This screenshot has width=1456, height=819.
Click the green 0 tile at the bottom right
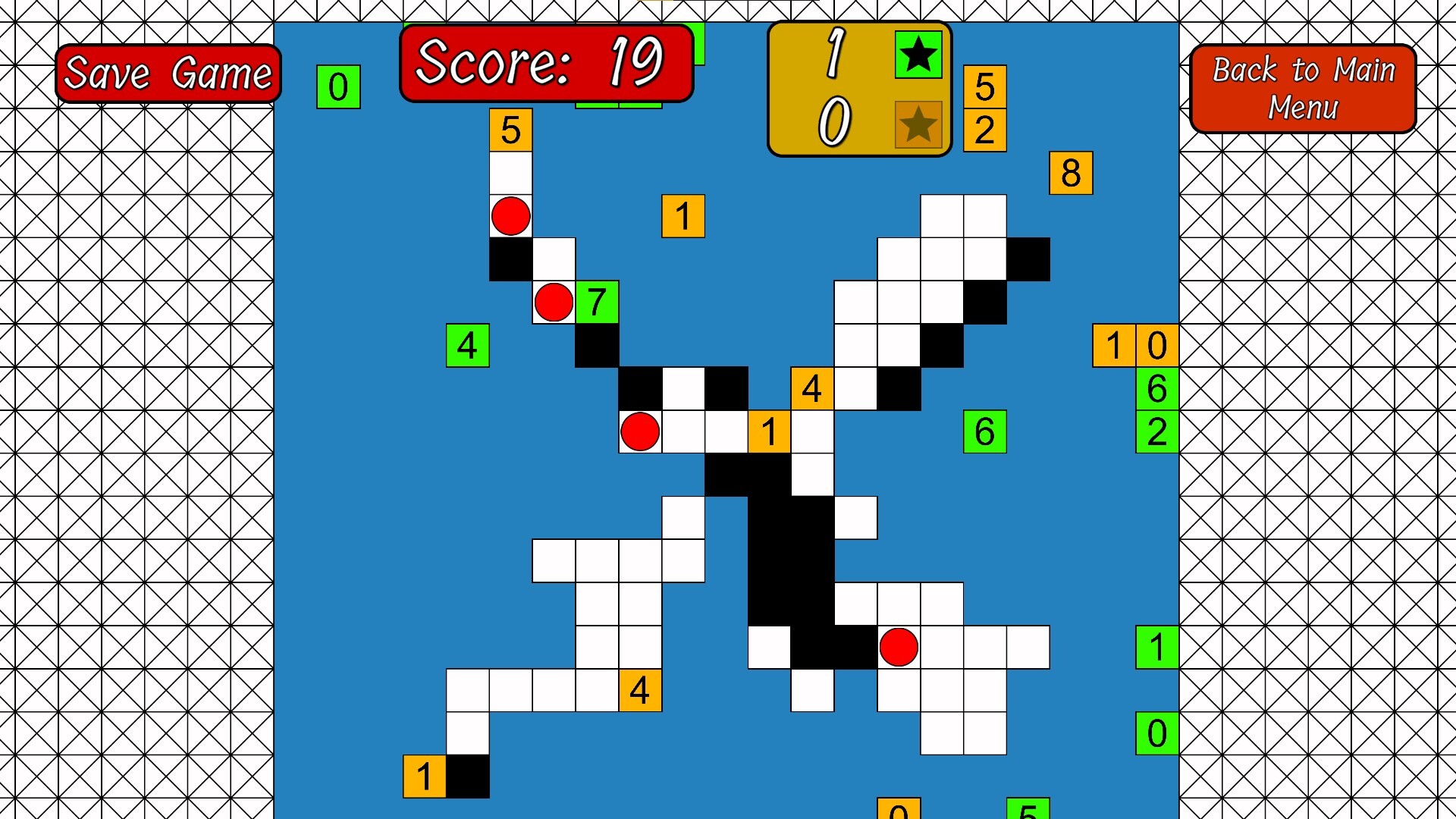1156,733
